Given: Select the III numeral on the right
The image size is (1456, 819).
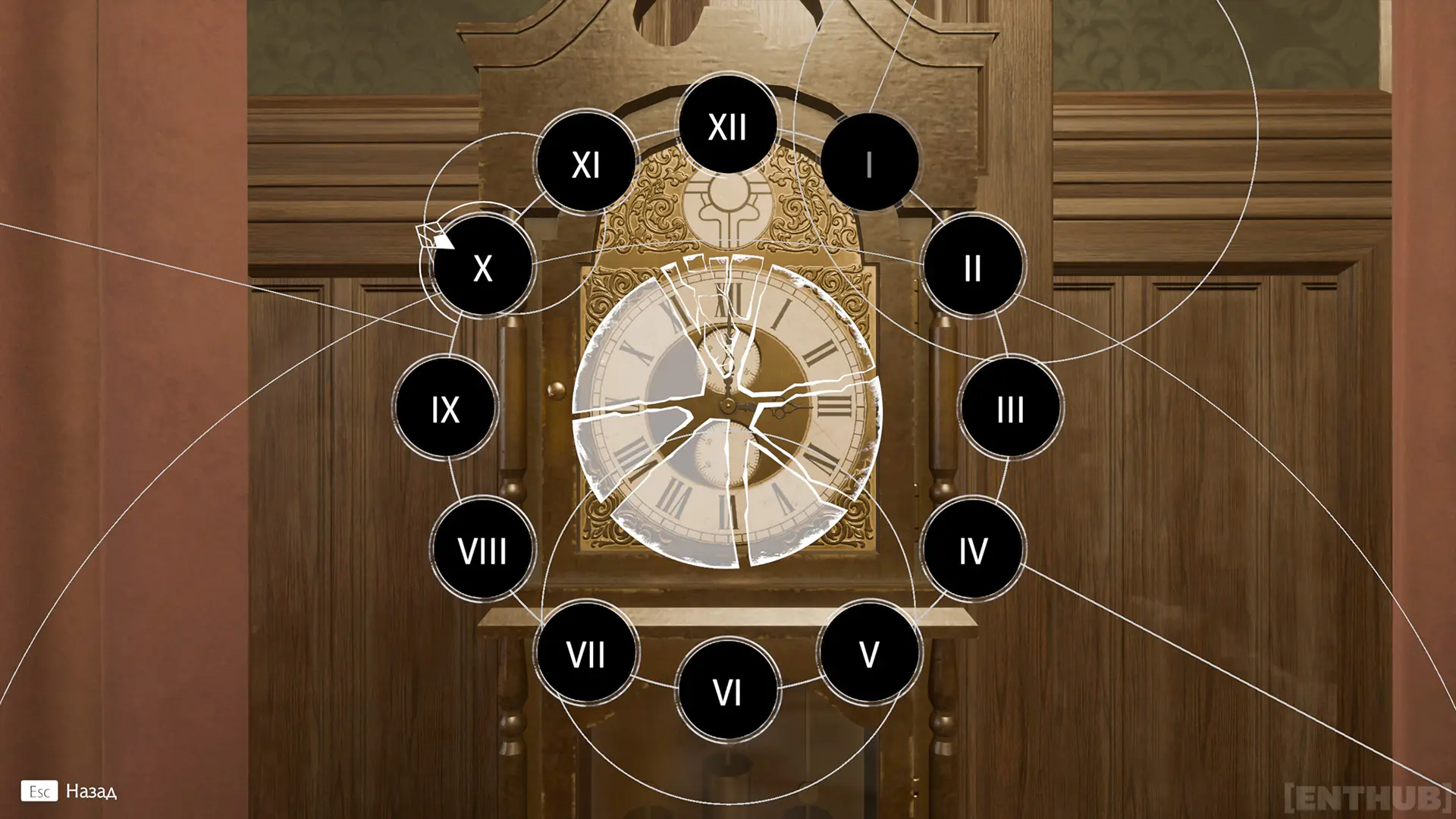Looking at the screenshot, I should coord(1011,408).
